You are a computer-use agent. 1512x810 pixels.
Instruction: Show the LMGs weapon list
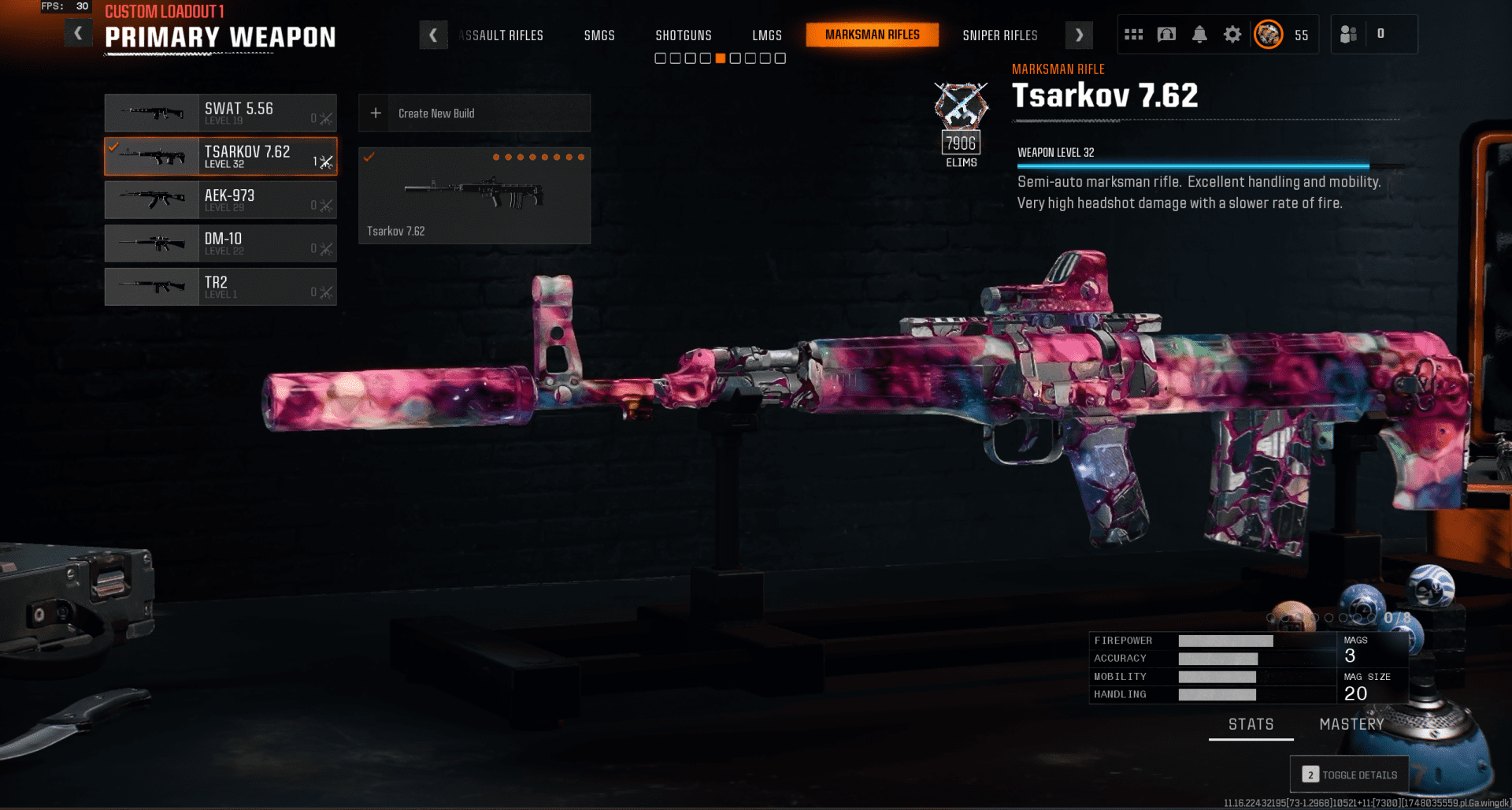766,35
